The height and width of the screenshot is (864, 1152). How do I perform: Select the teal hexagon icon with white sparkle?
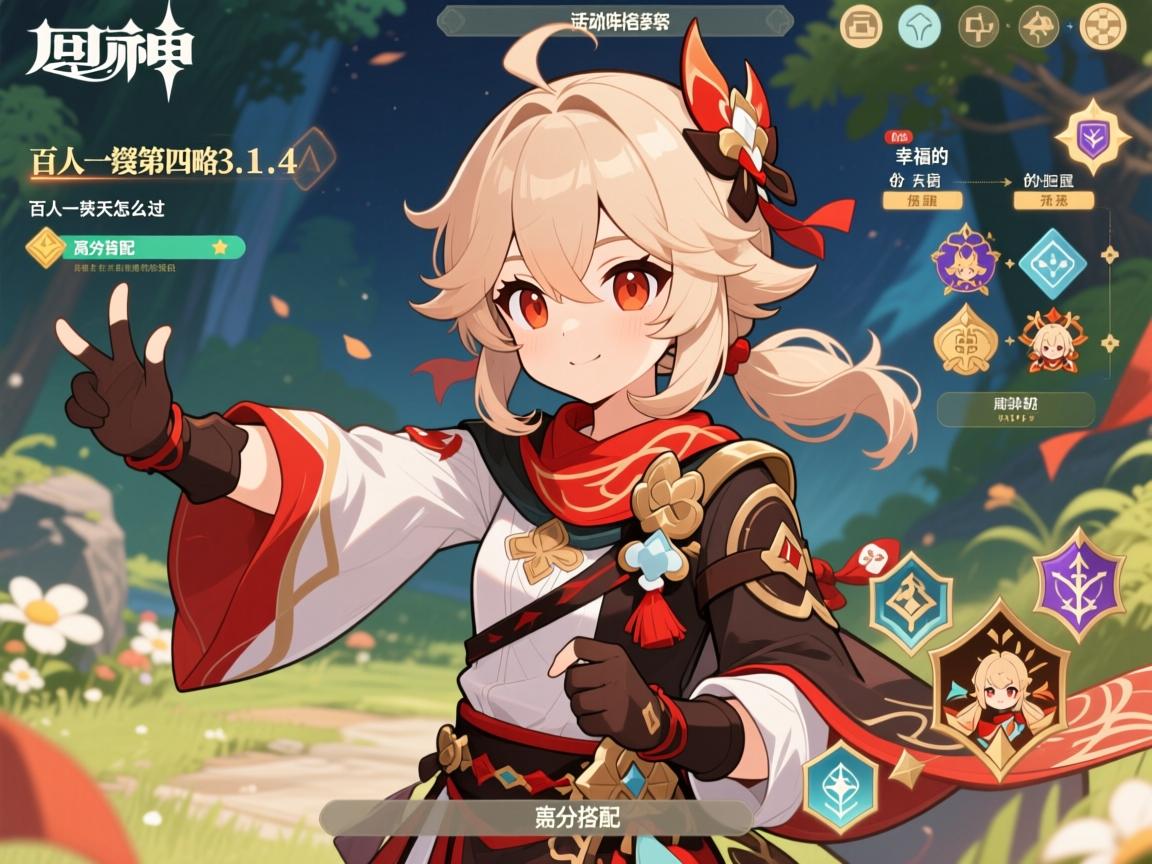(x=841, y=783)
